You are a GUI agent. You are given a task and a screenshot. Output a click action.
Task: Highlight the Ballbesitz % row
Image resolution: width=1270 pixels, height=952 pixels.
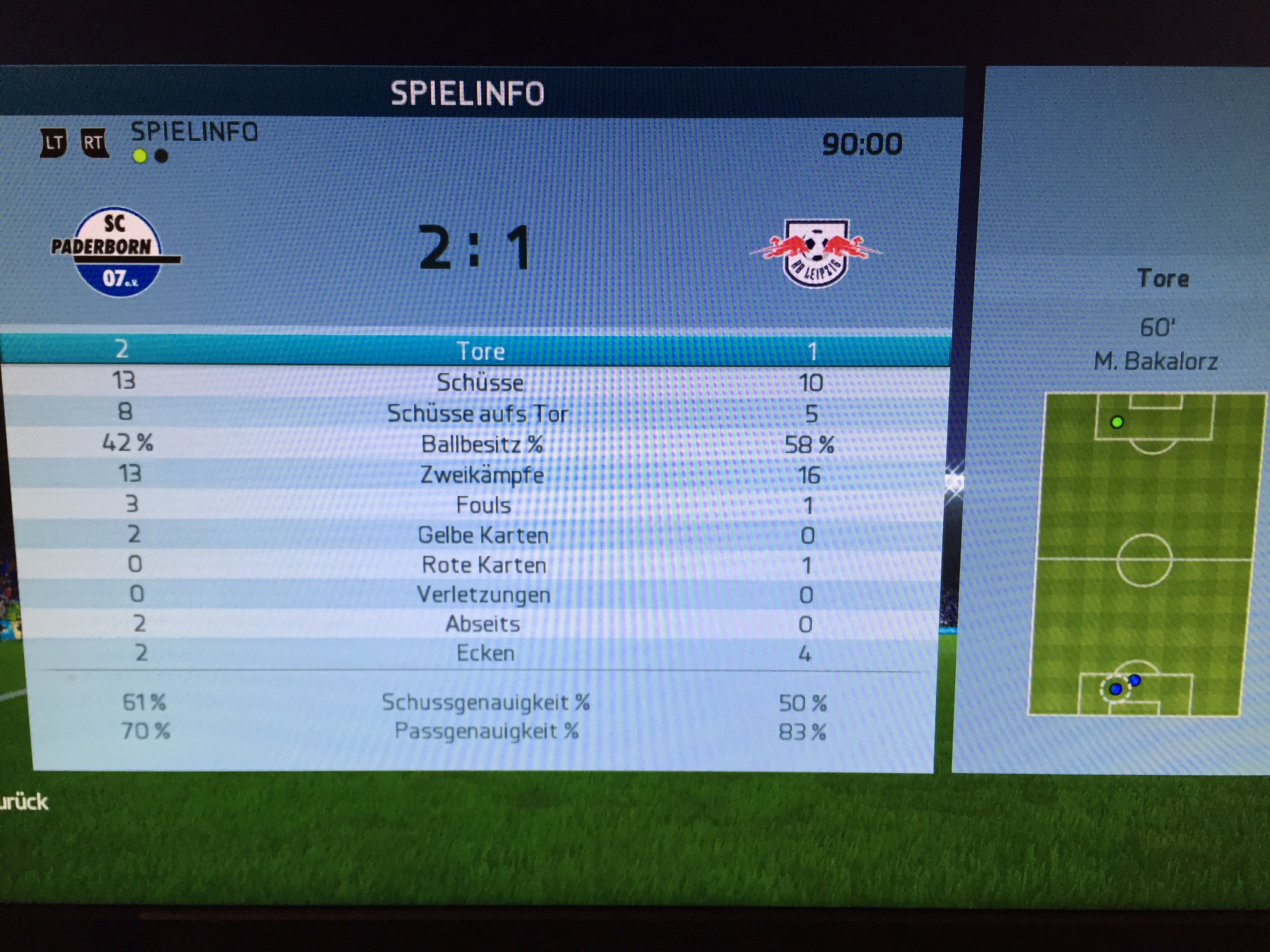(x=482, y=444)
